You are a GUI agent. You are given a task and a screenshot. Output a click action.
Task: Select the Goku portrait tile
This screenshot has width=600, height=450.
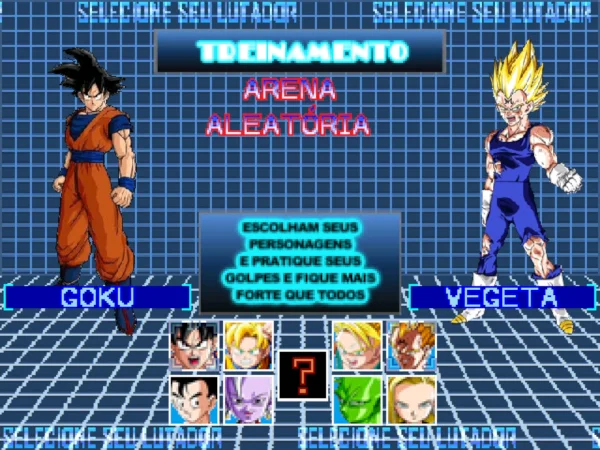(x=193, y=346)
